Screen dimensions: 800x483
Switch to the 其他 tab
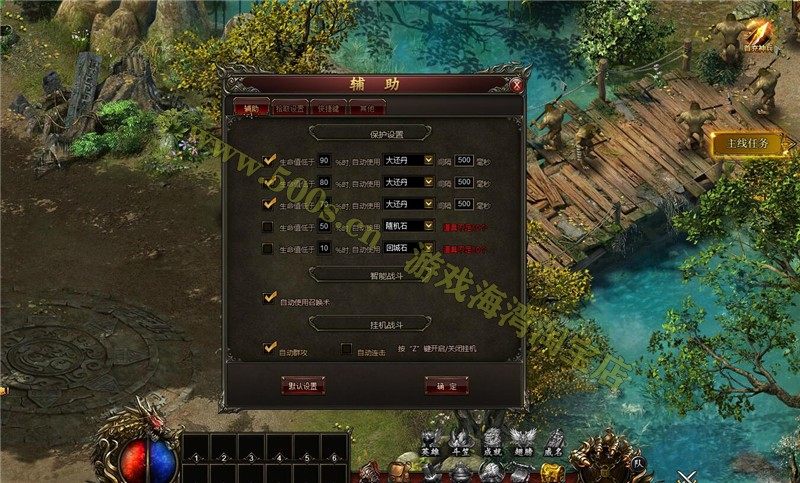369,108
